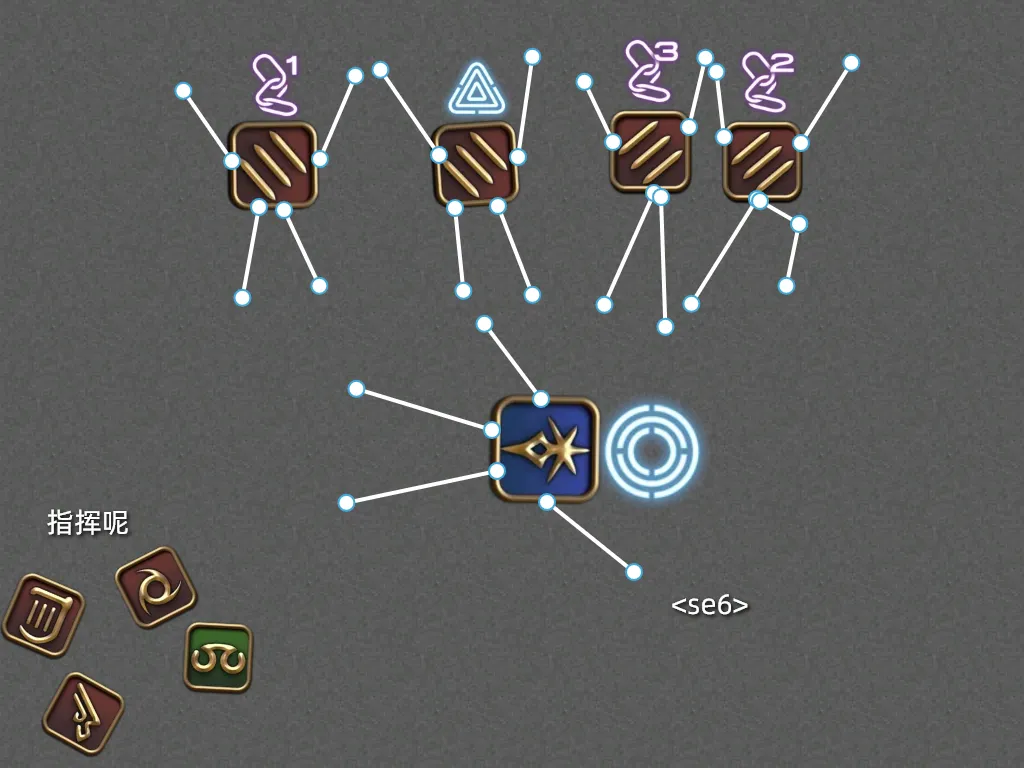Viewport: 1024px width, 768px height.
Task: Select the red swirl Ninja job icon
Action: point(155,587)
